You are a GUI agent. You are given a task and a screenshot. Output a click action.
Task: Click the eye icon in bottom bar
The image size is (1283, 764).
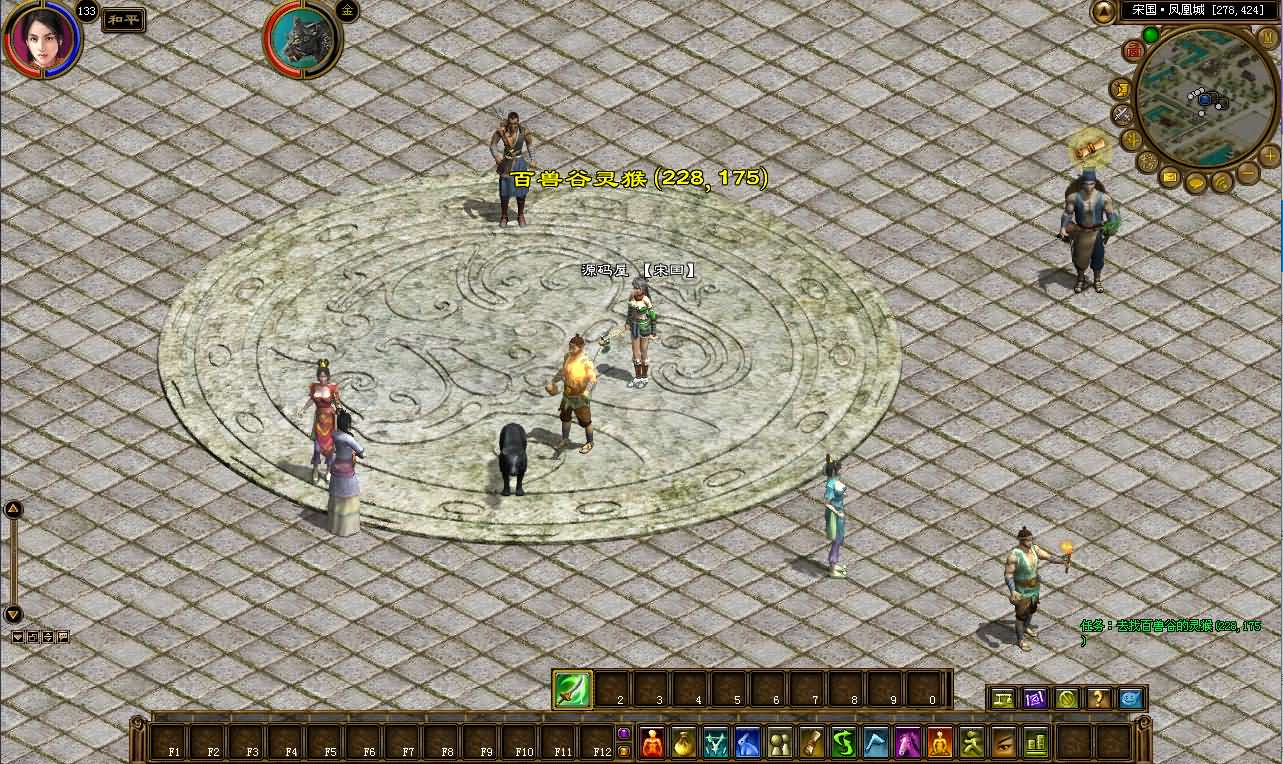click(x=1003, y=743)
